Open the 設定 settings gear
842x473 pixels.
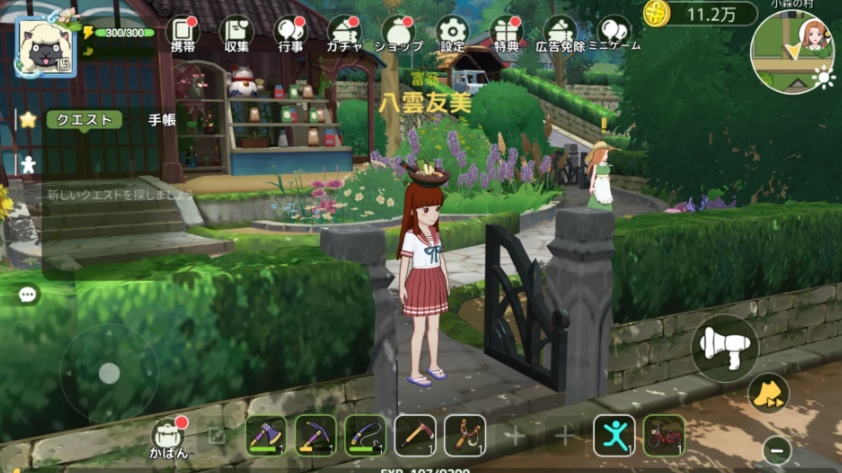coord(452,33)
